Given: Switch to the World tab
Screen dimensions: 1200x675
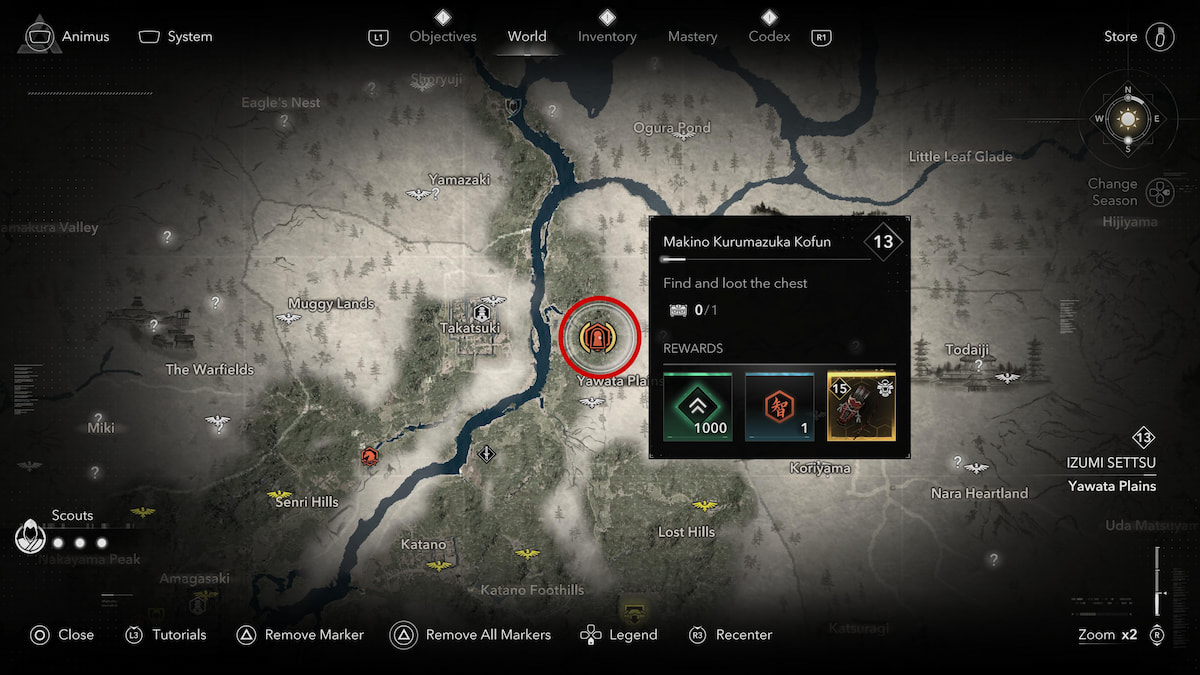Looking at the screenshot, I should [526, 37].
